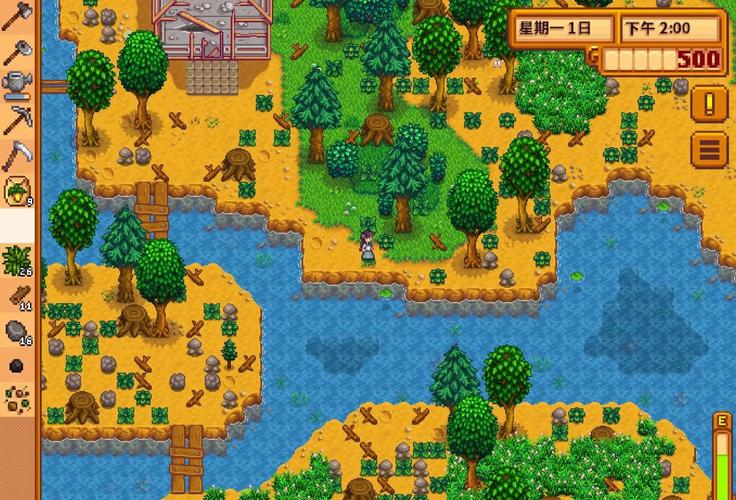Viewport: 736px width, 500px height.
Task: Select the wood stack of 11
Action: coord(17,295)
